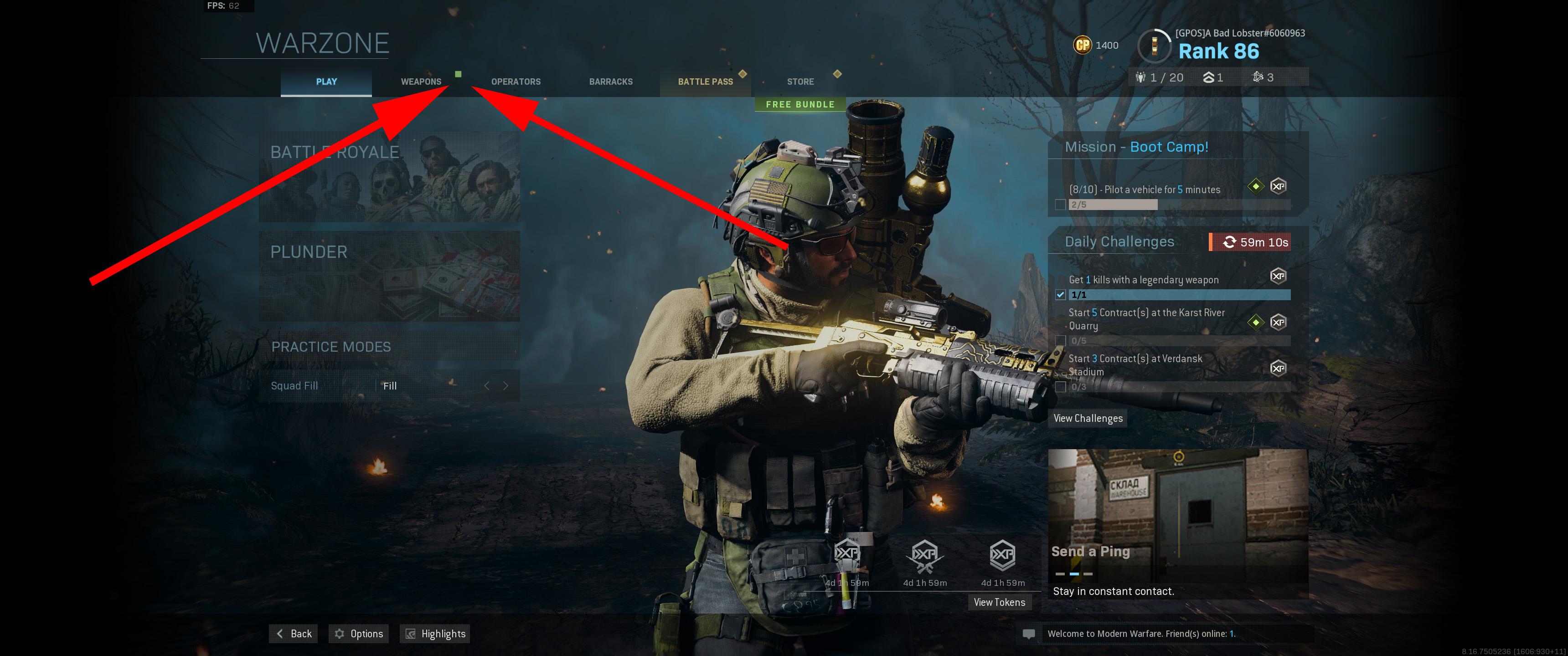
Task: Show Highlights
Action: point(435,634)
